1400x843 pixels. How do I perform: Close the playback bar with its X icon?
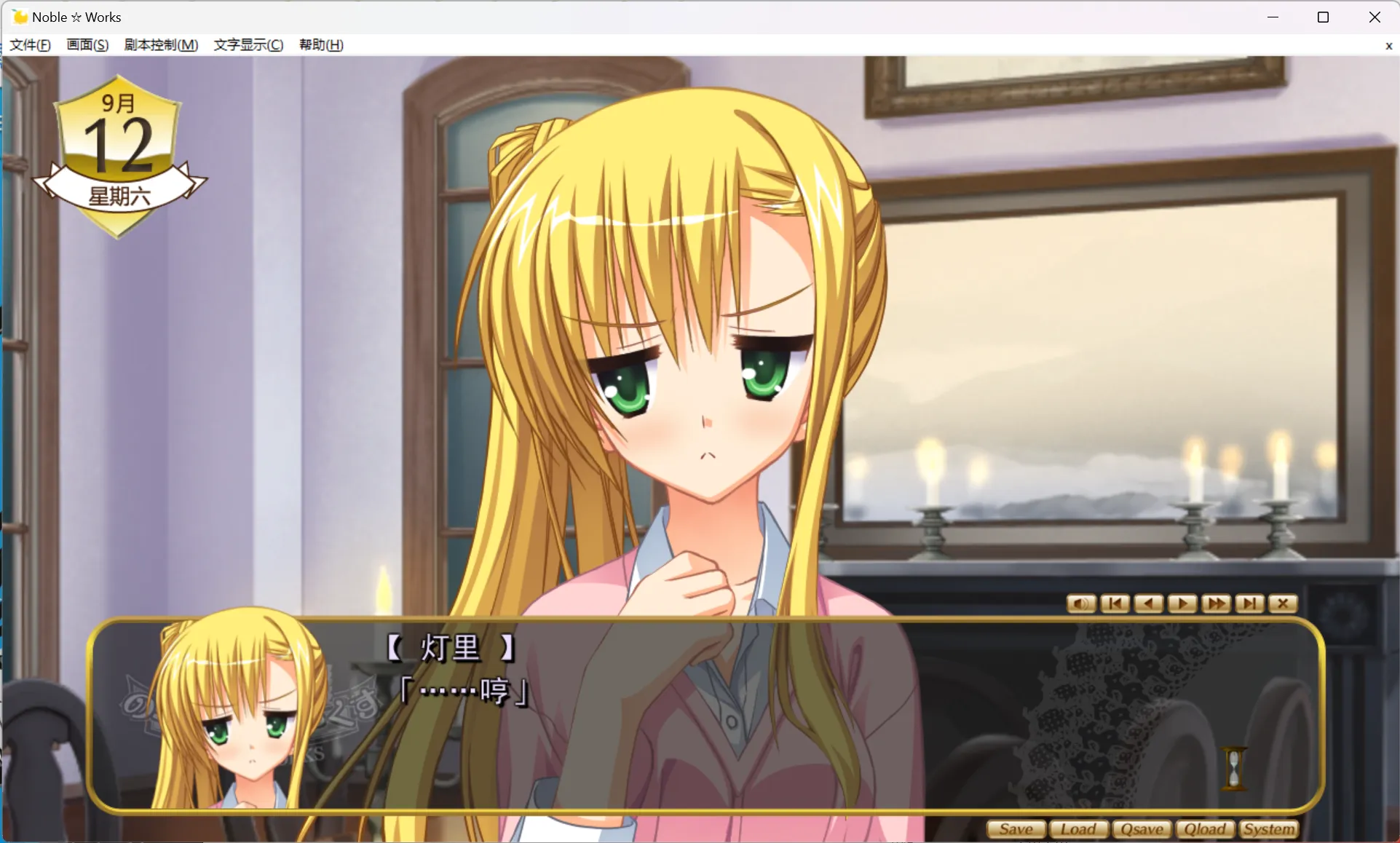click(x=1282, y=604)
